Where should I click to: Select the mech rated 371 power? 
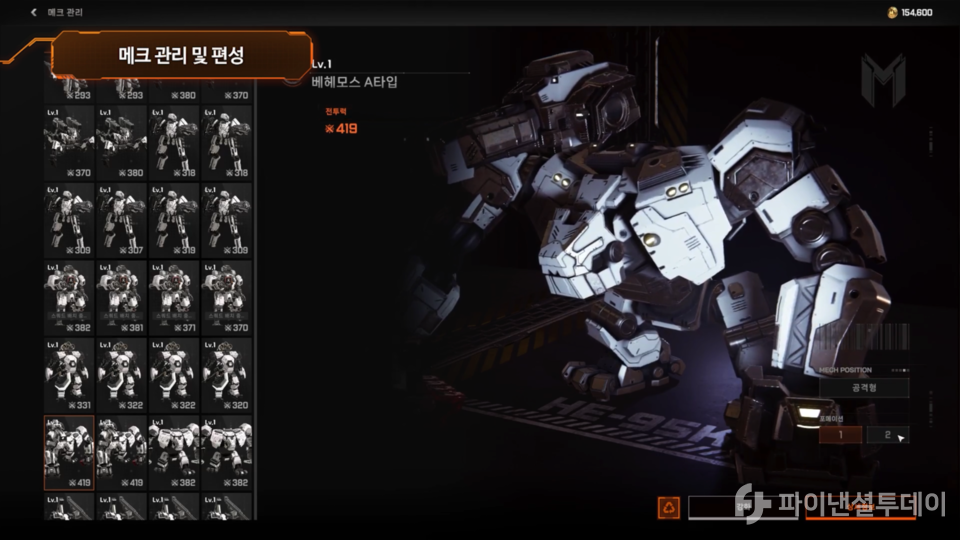tap(174, 297)
